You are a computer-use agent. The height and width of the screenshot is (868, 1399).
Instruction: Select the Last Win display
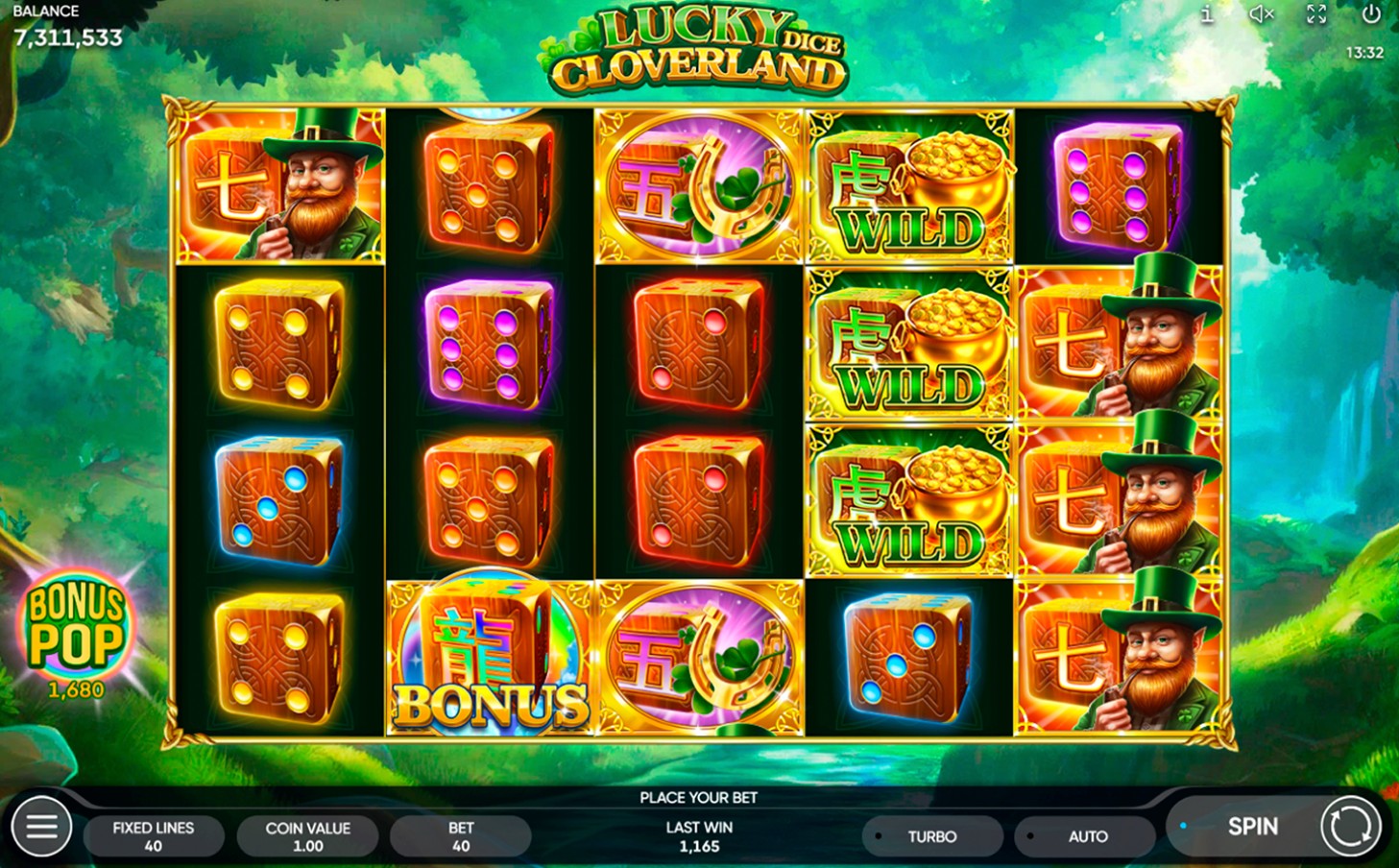click(x=699, y=835)
